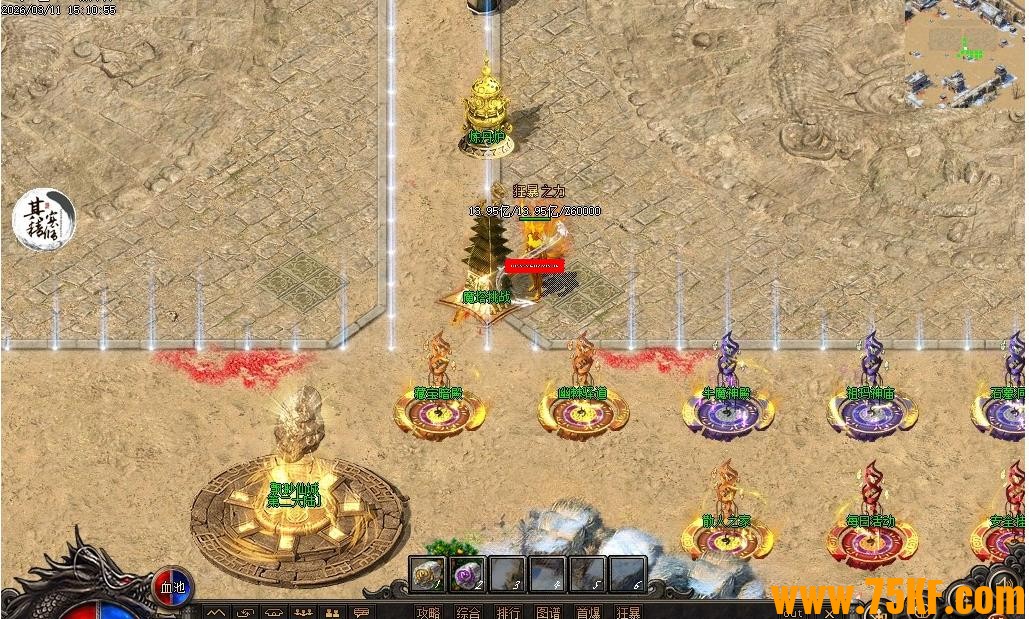
Task: Click the round ink-brush calligraphy badge
Action: pos(44,219)
